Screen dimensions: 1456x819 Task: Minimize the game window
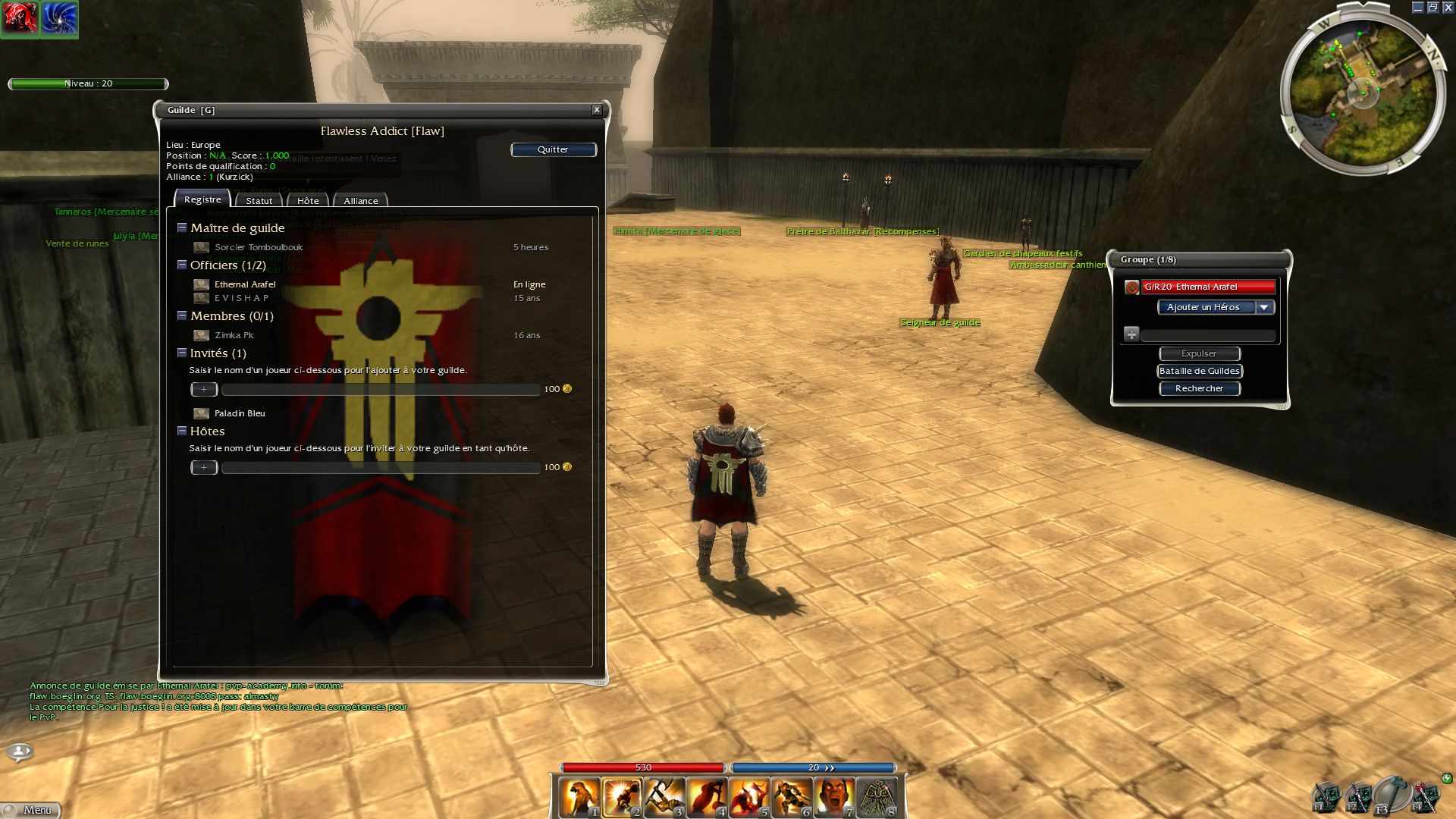tap(1417, 8)
